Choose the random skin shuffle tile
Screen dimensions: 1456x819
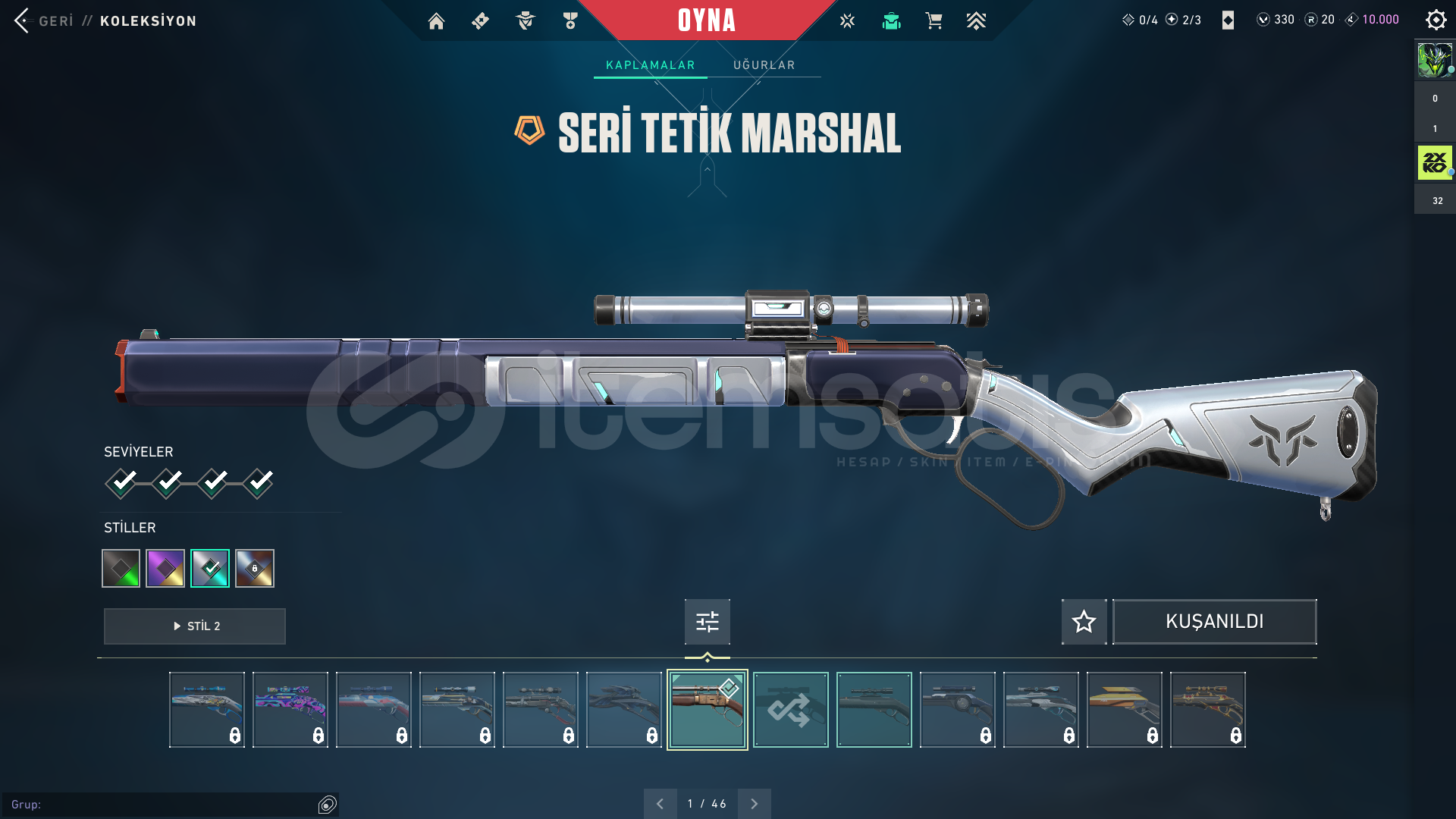pos(790,710)
